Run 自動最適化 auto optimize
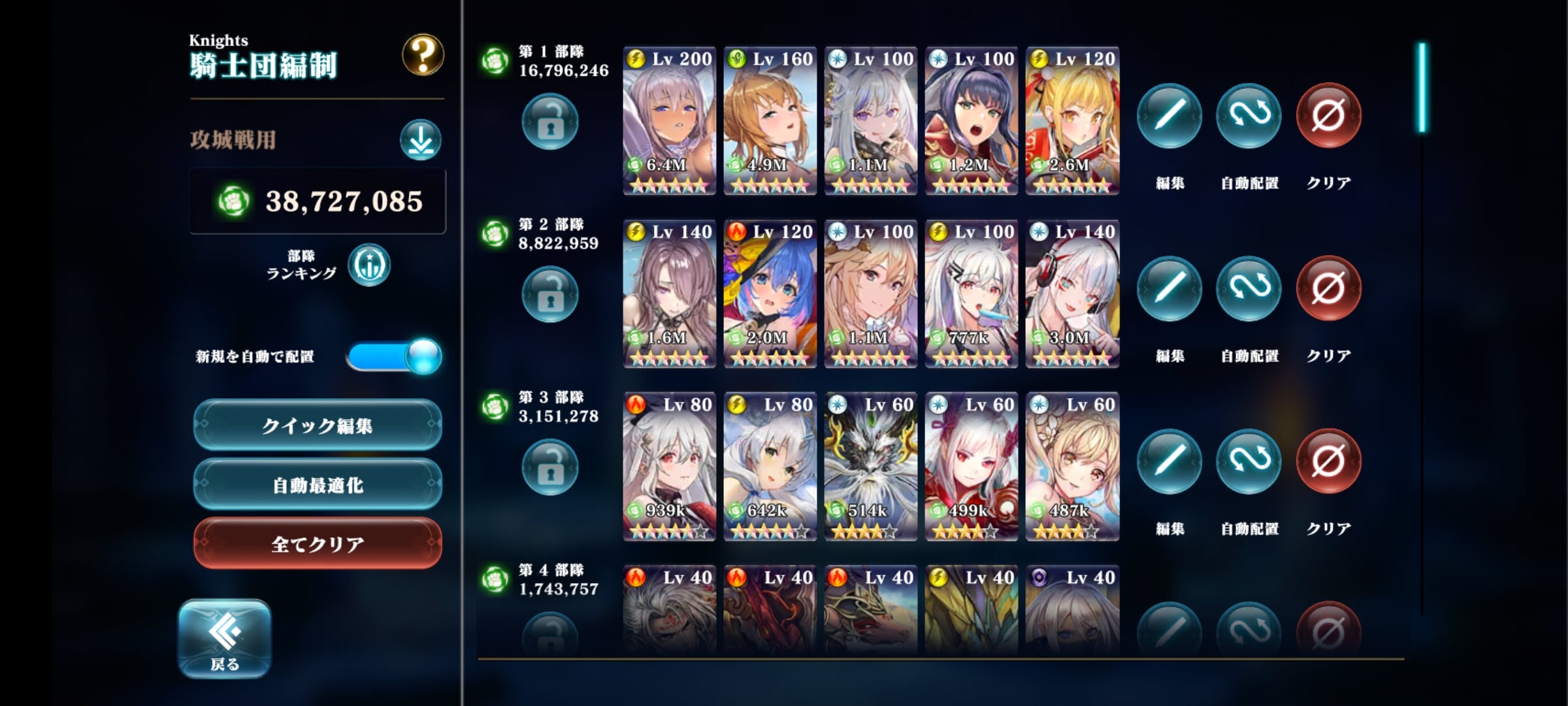 [318, 485]
